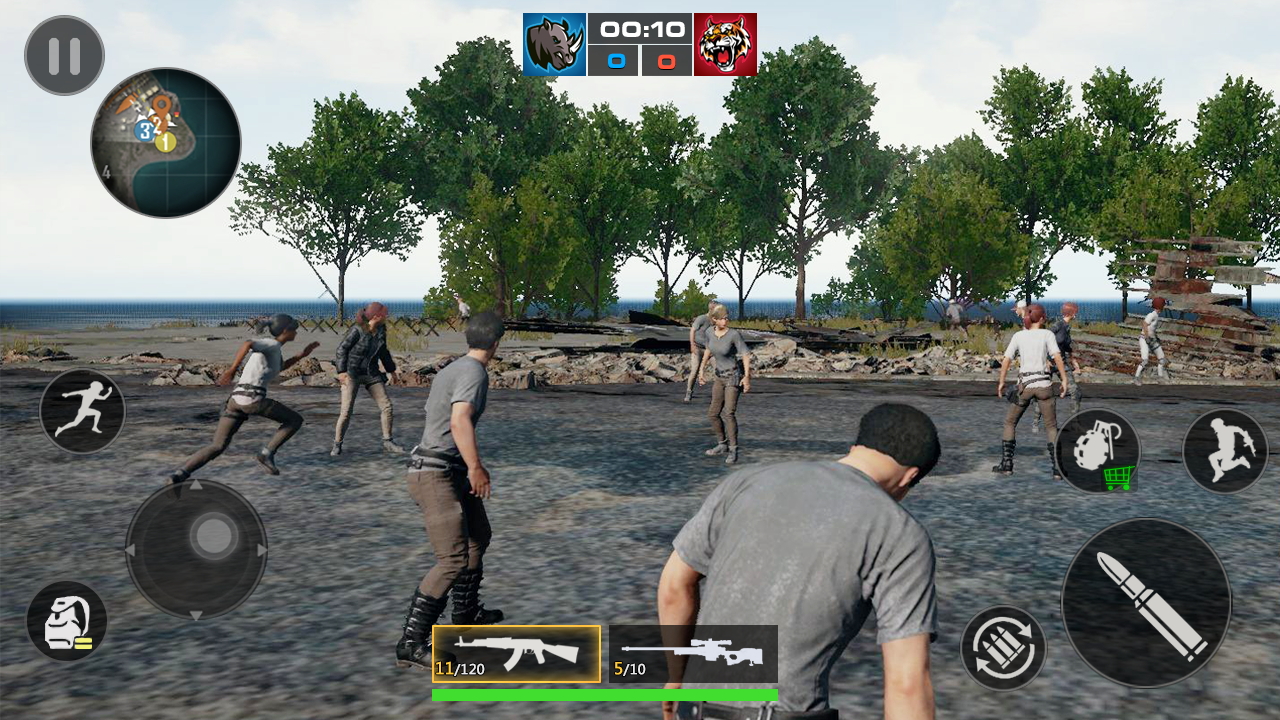Use the medkit healing icon
The image size is (1280, 720).
click(x=68, y=622)
